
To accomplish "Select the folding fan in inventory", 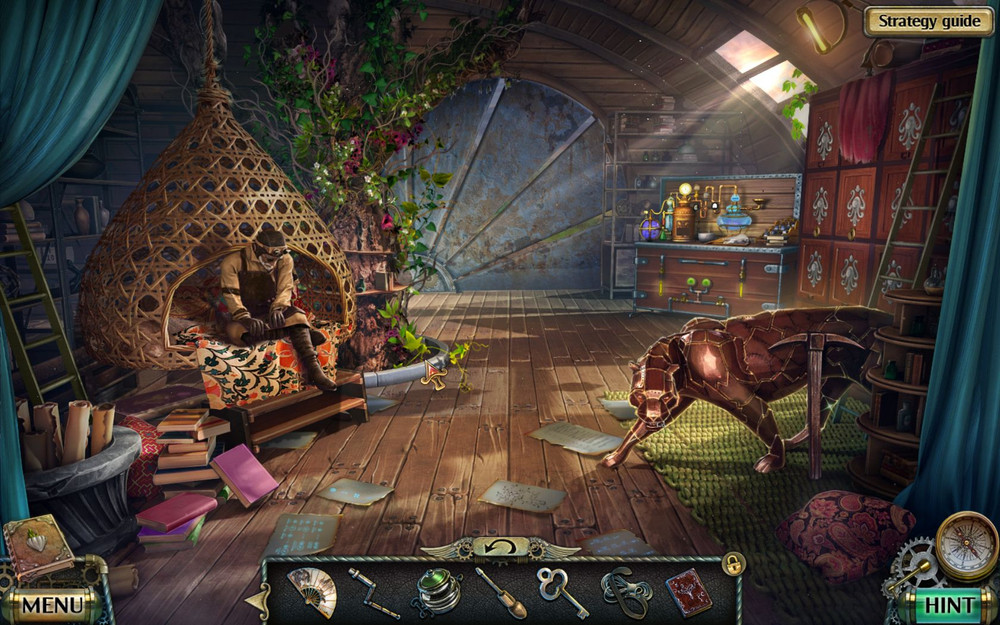I will [311, 592].
